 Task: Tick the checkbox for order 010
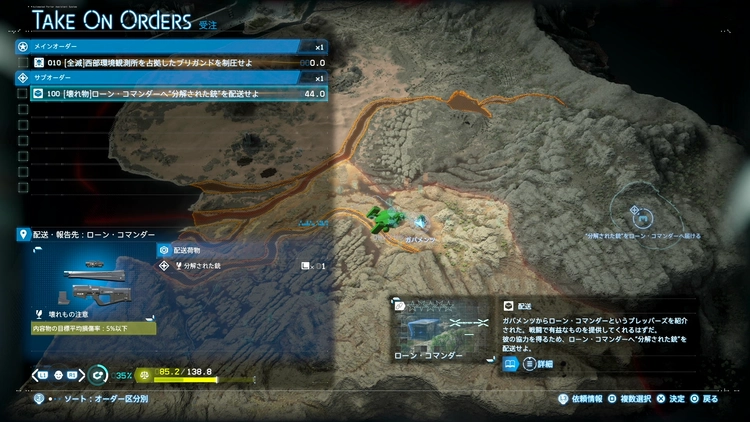[x=23, y=62]
